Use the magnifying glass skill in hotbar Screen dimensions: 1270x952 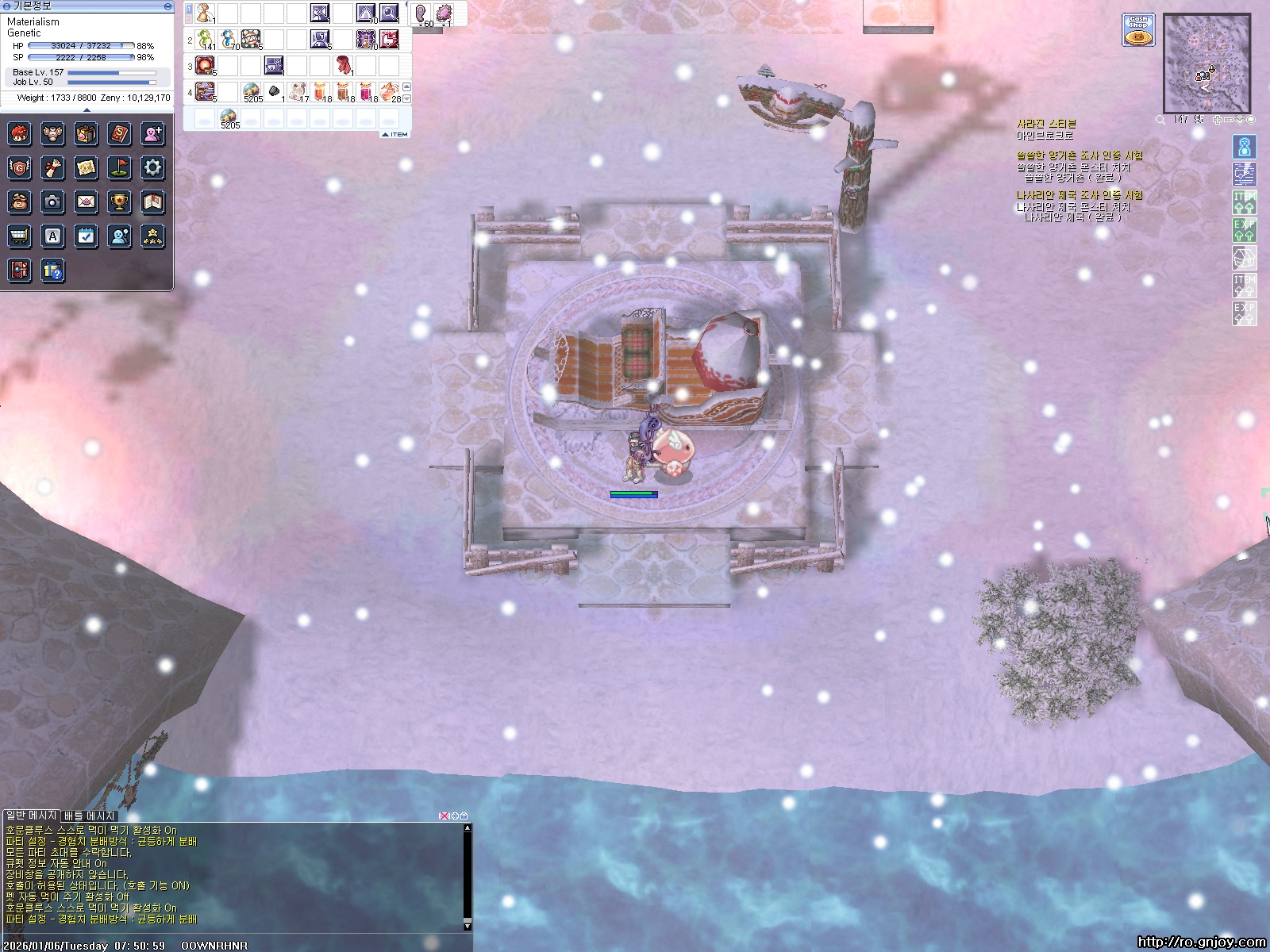click(x=389, y=13)
